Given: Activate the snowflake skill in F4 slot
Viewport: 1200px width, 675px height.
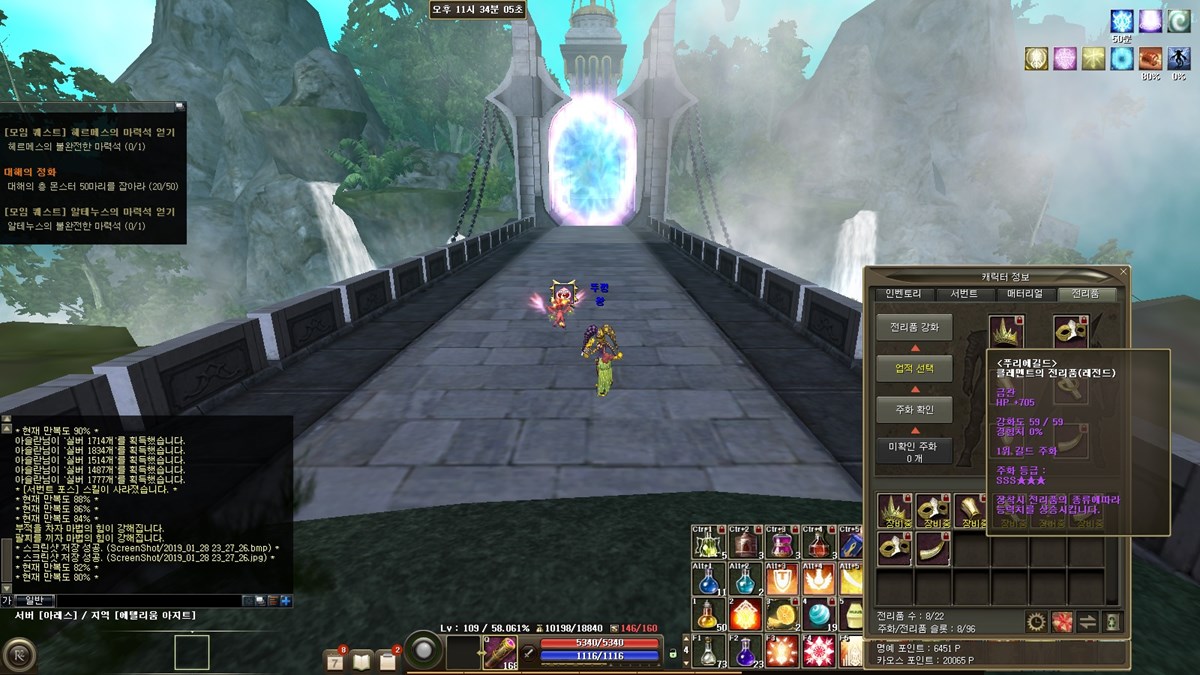Looking at the screenshot, I should pyautogui.click(x=818, y=651).
